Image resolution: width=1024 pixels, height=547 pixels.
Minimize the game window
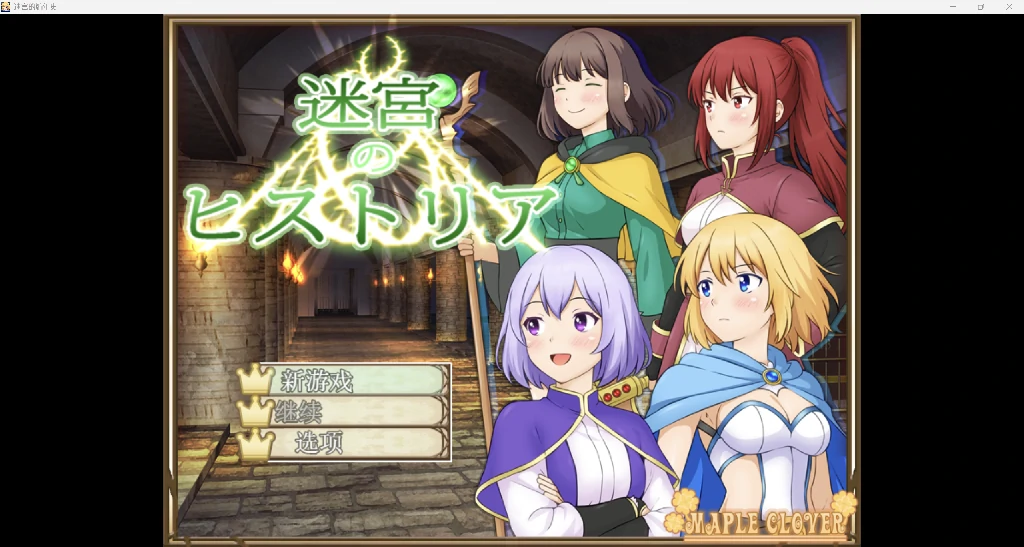(x=952, y=6)
